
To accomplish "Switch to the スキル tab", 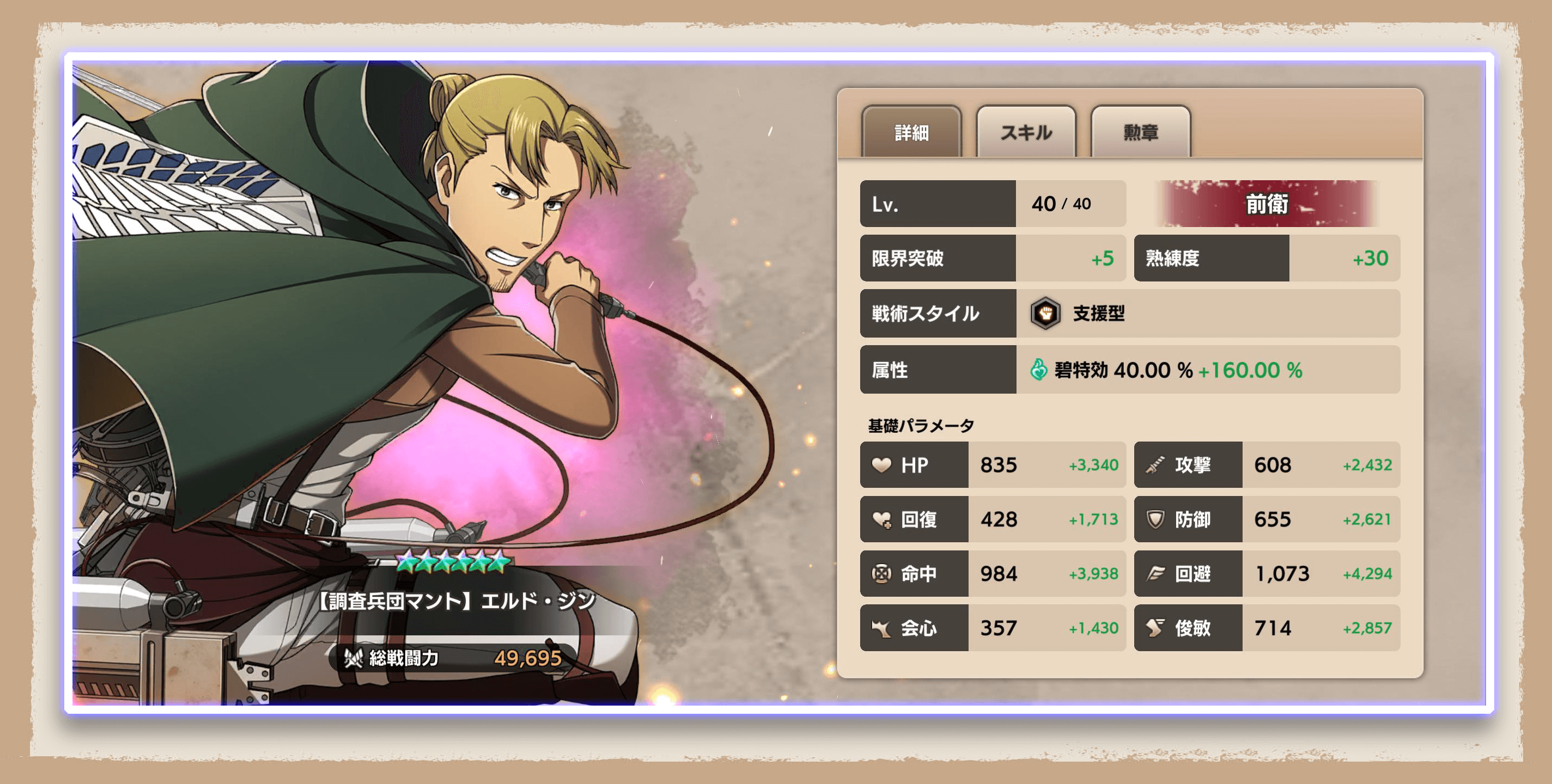I will (x=1025, y=132).
